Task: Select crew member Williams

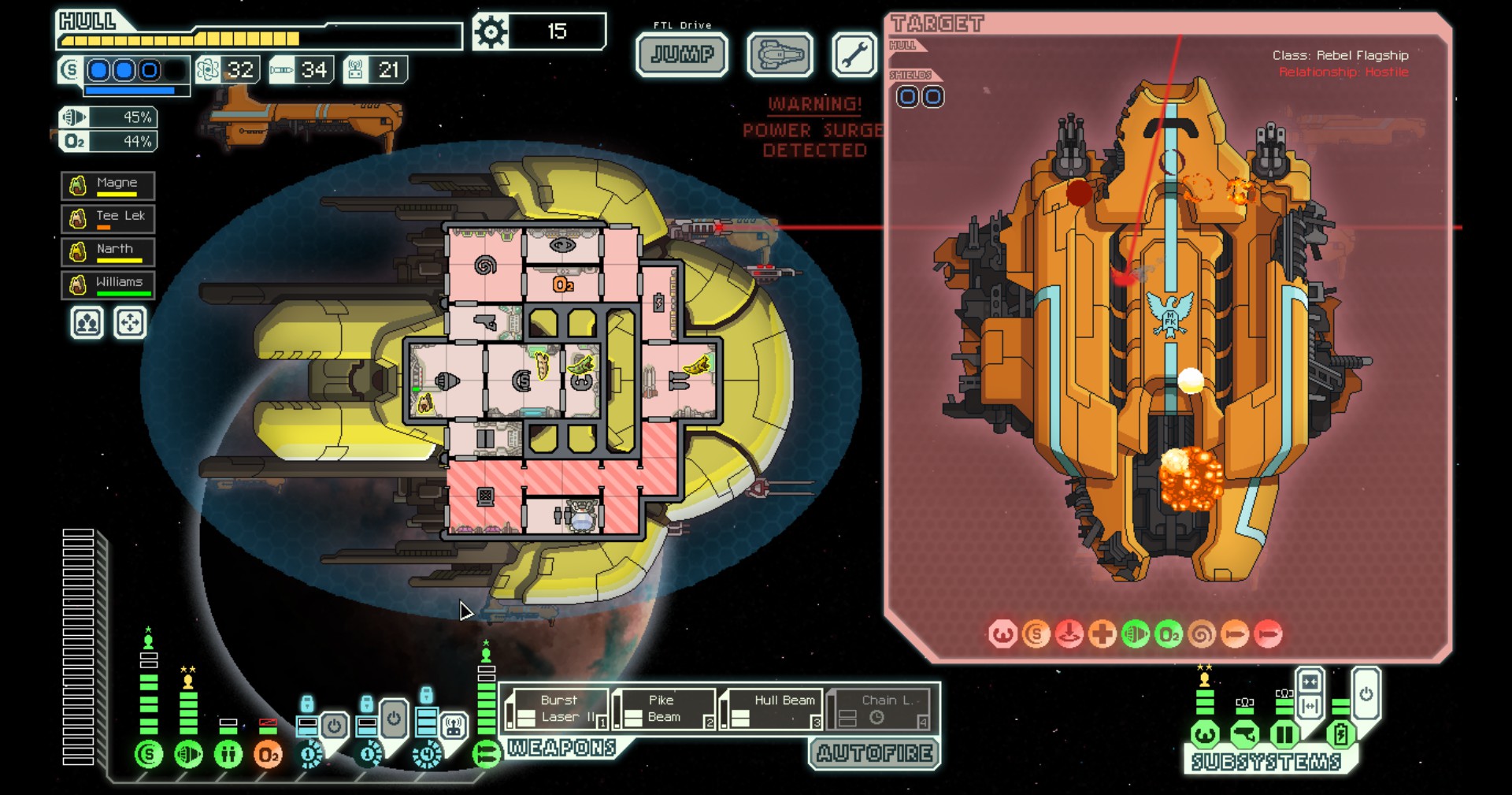Action: pyautogui.click(x=108, y=284)
